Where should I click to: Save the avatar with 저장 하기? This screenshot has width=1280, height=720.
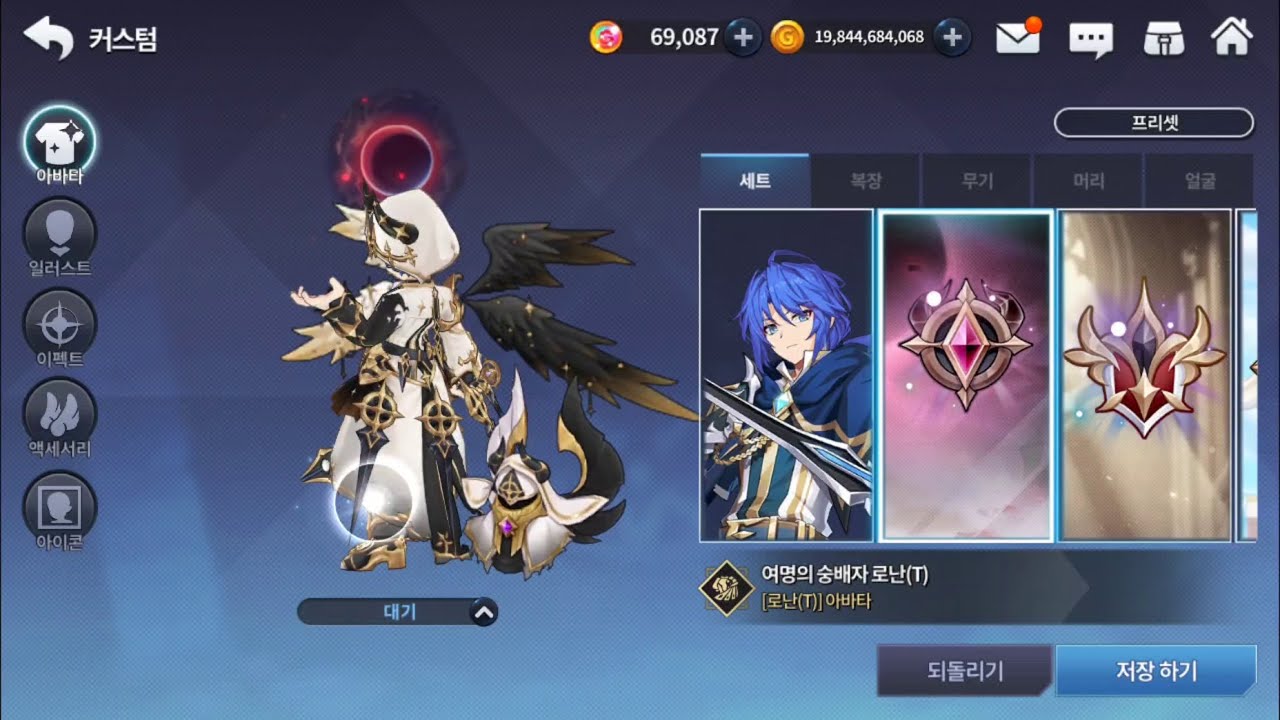click(x=1155, y=670)
